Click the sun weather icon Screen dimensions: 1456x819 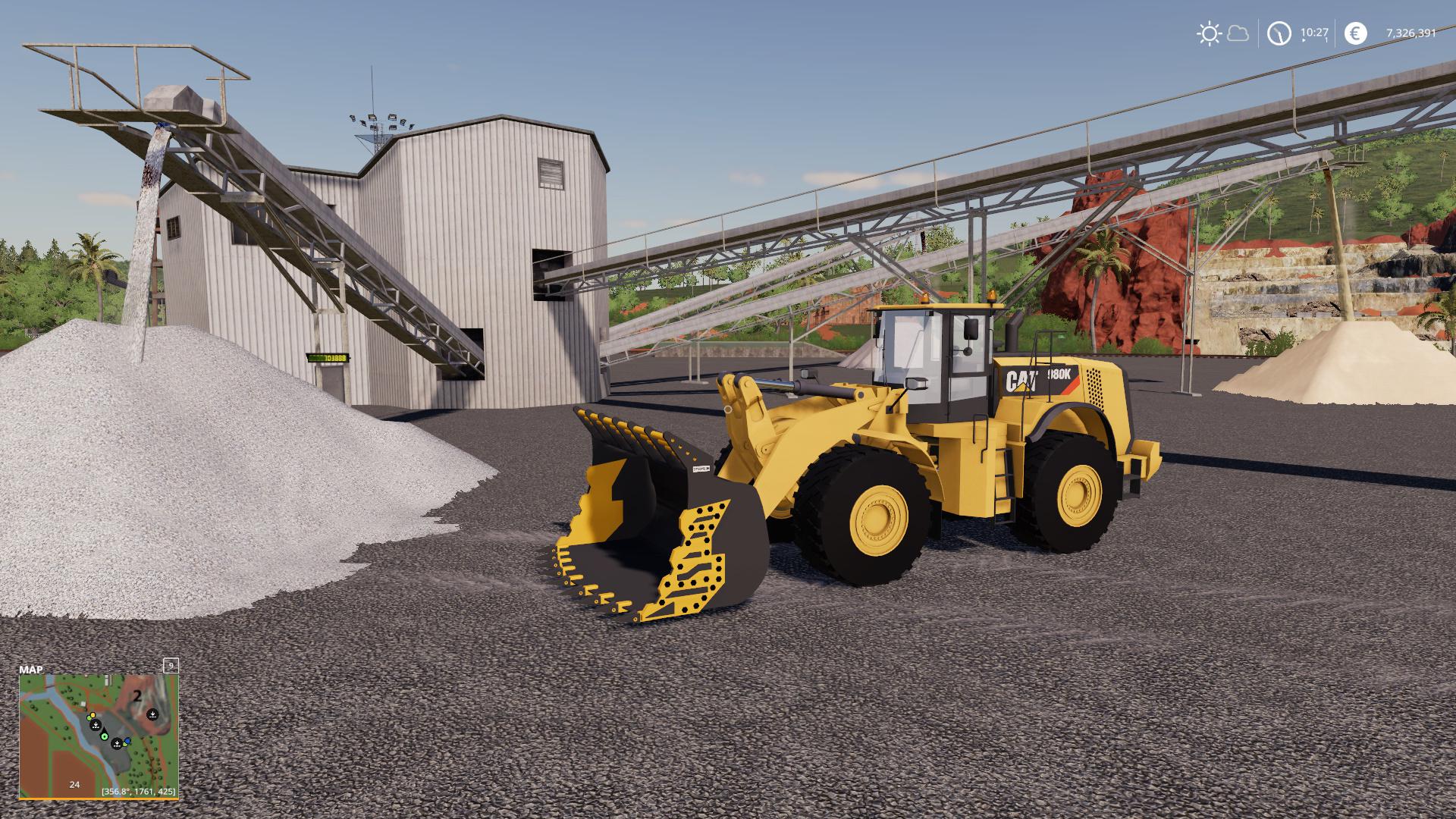[1208, 33]
